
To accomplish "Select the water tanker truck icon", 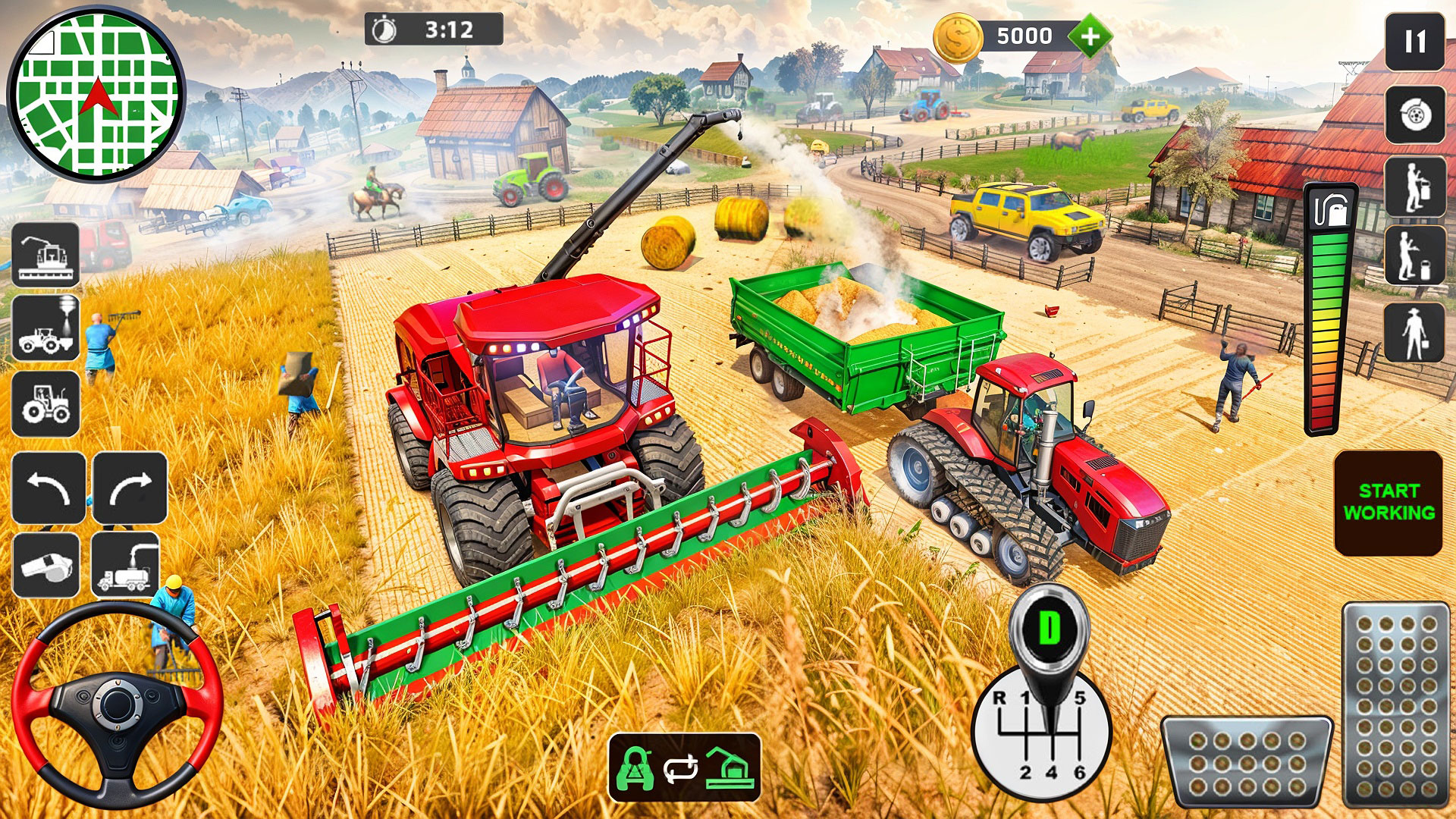I will (x=127, y=565).
